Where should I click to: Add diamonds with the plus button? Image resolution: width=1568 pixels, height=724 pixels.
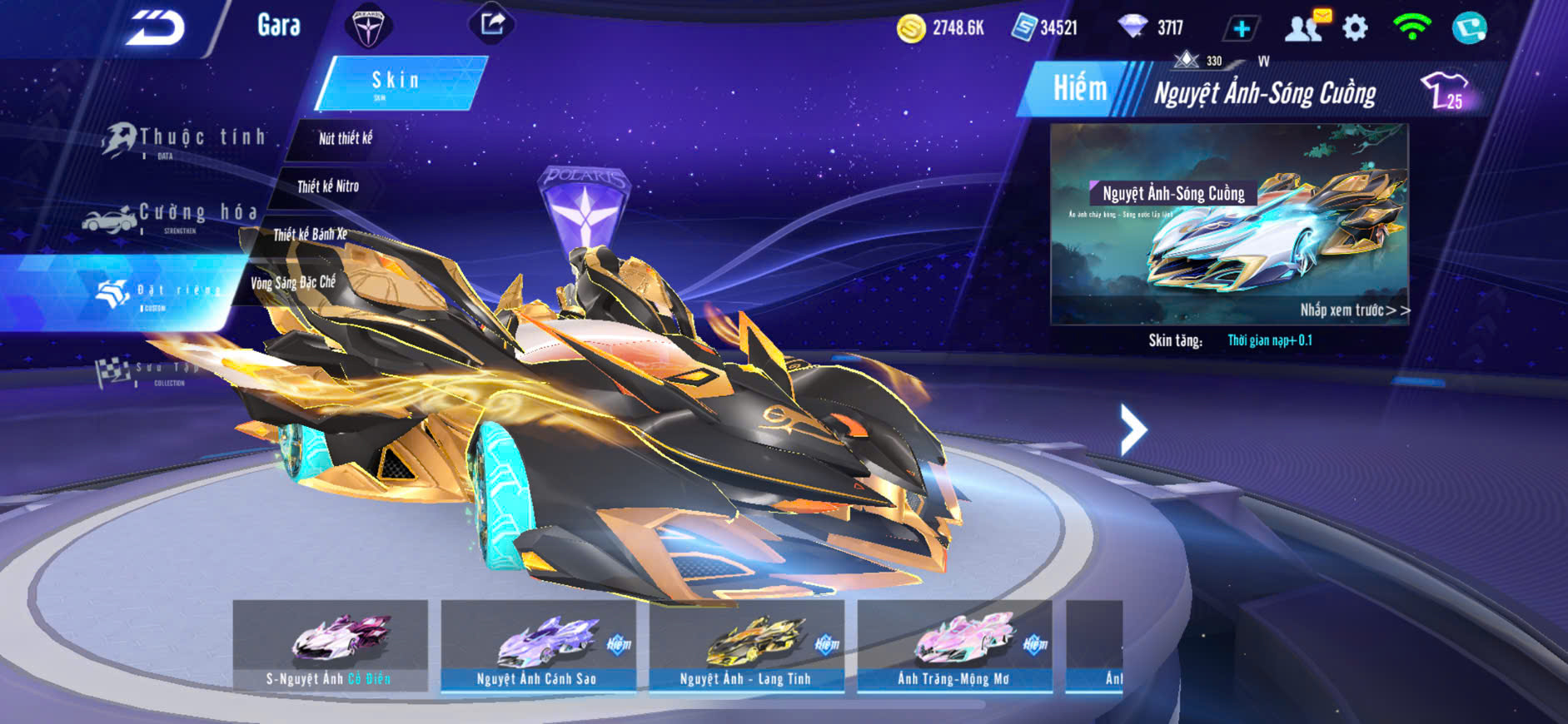pos(1241,29)
